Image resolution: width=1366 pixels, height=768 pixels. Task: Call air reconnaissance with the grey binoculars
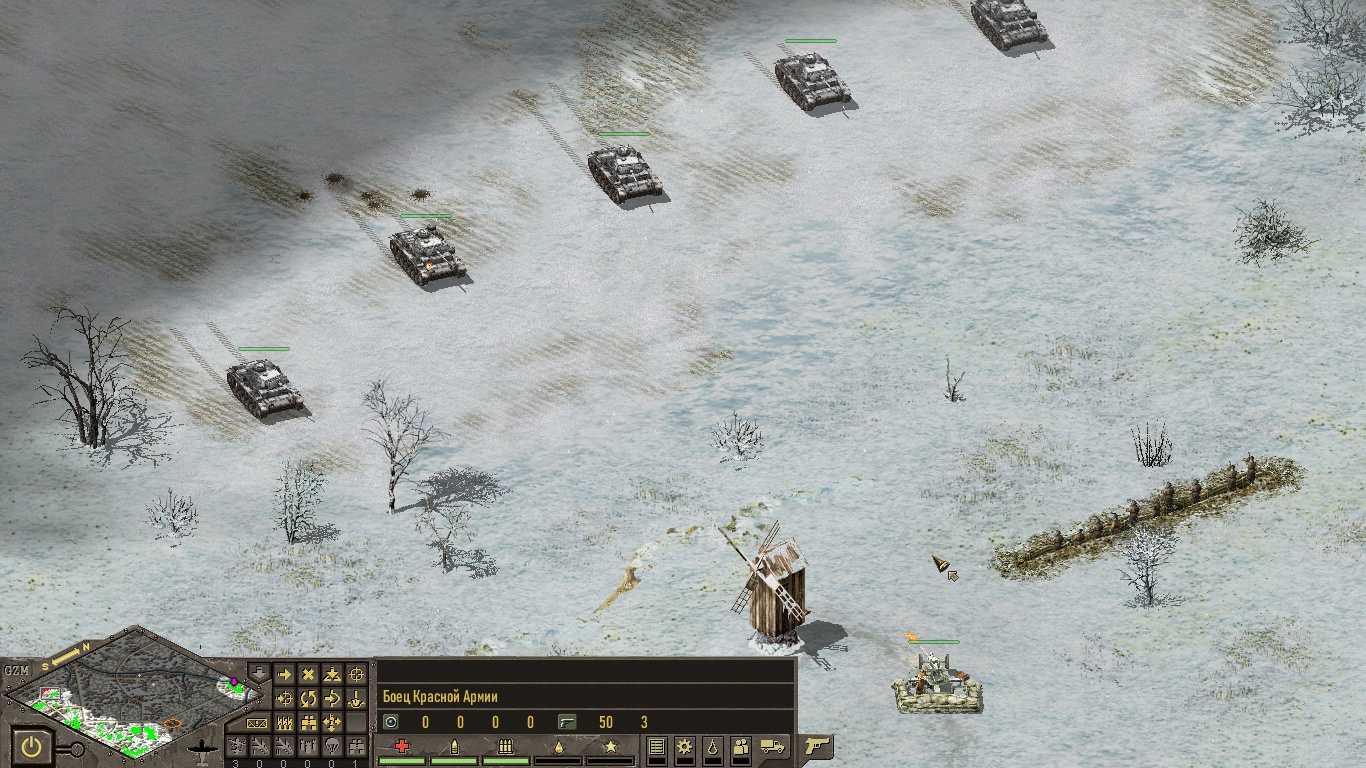point(355,745)
